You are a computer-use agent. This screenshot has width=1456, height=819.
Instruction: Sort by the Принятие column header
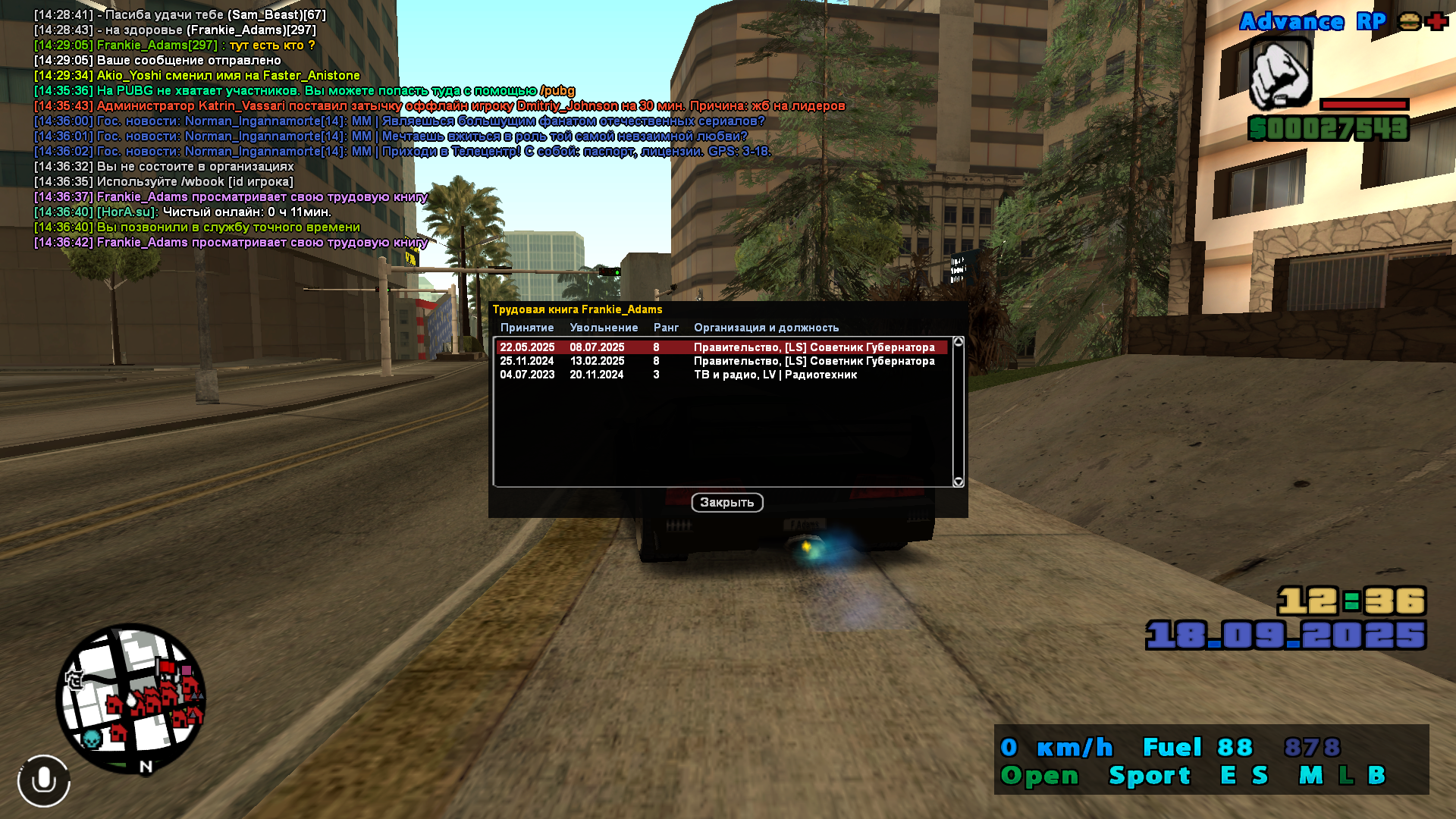coord(527,328)
